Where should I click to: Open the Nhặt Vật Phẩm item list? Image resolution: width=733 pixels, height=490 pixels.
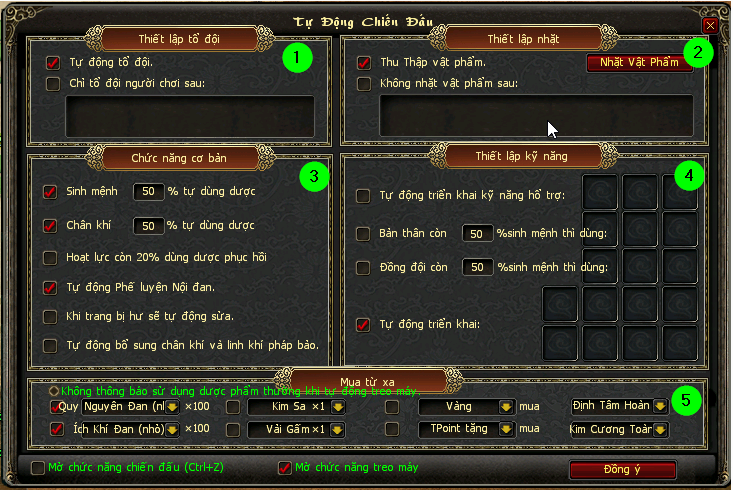pyautogui.click(x=639, y=63)
